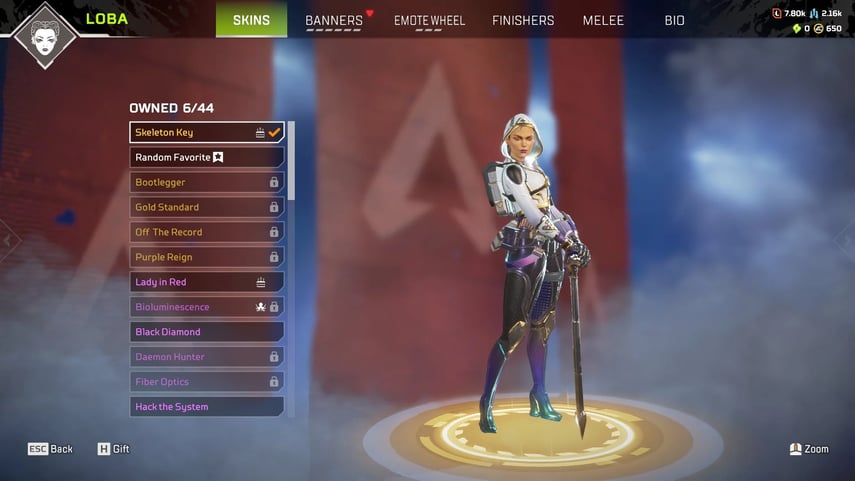
Task: Go to the Emote Wheel tab
Action: point(428,20)
